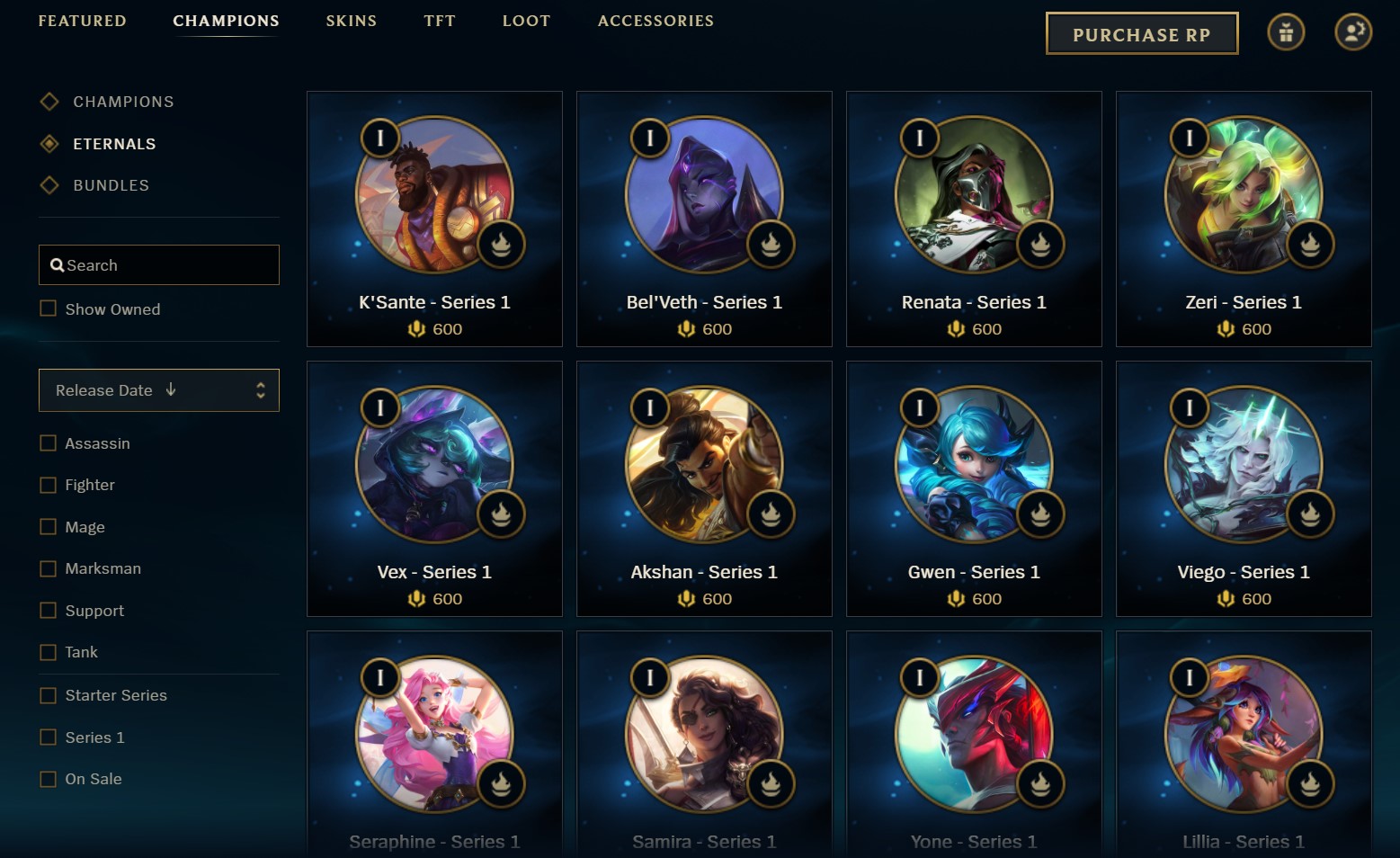This screenshot has width=1400, height=858.
Task: Click the sort direction stepper arrows
Action: point(260,390)
